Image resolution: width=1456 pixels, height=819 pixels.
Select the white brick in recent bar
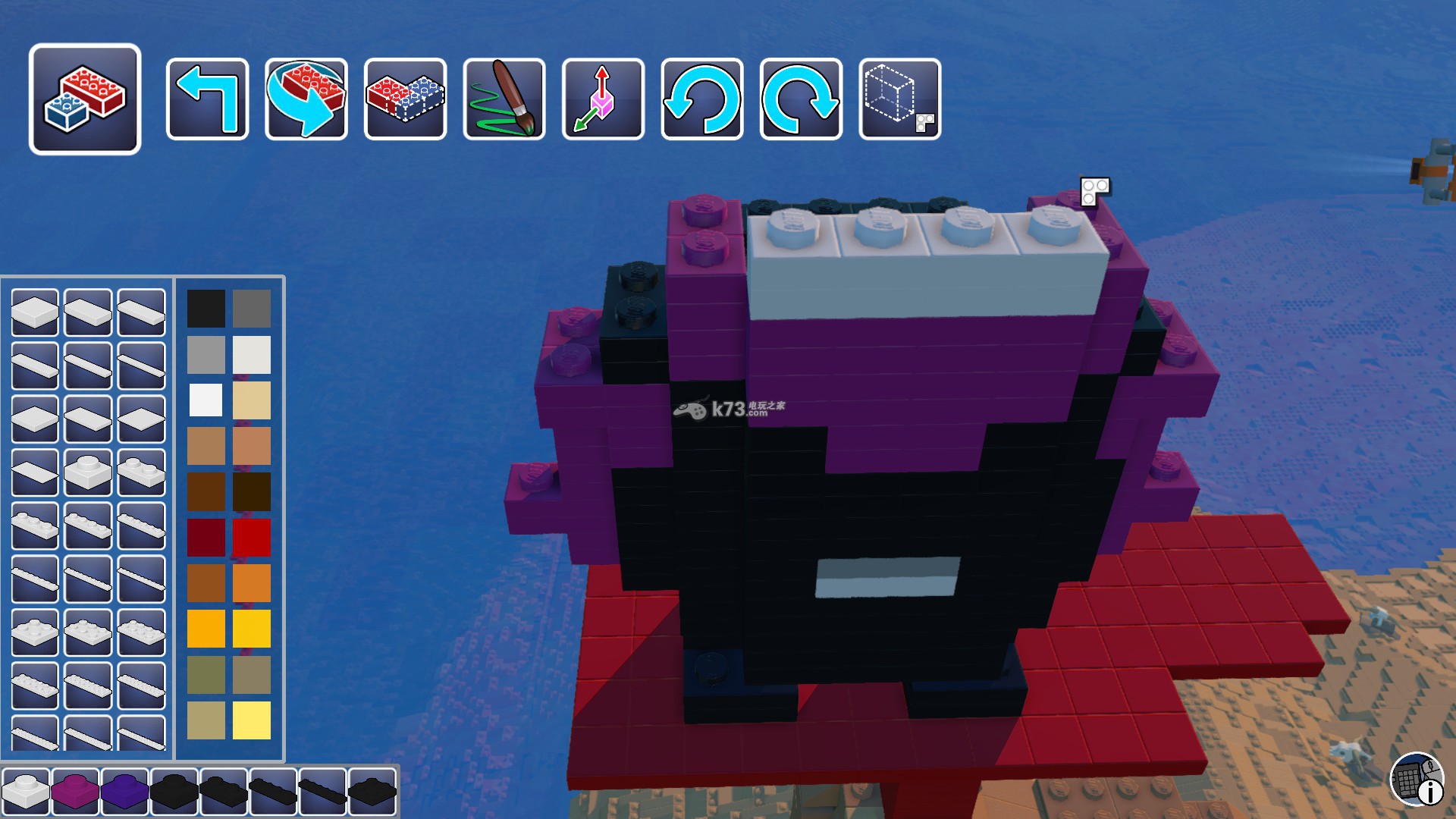(26, 790)
